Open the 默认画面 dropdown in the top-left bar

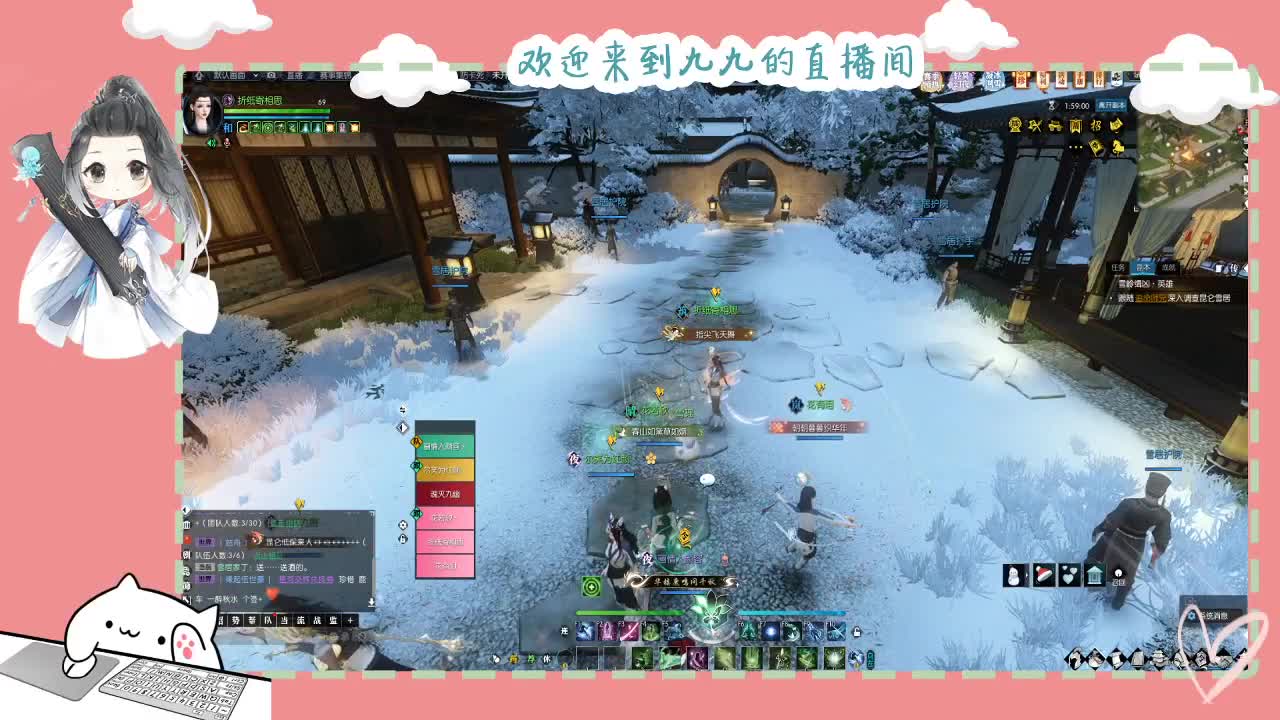(x=230, y=76)
